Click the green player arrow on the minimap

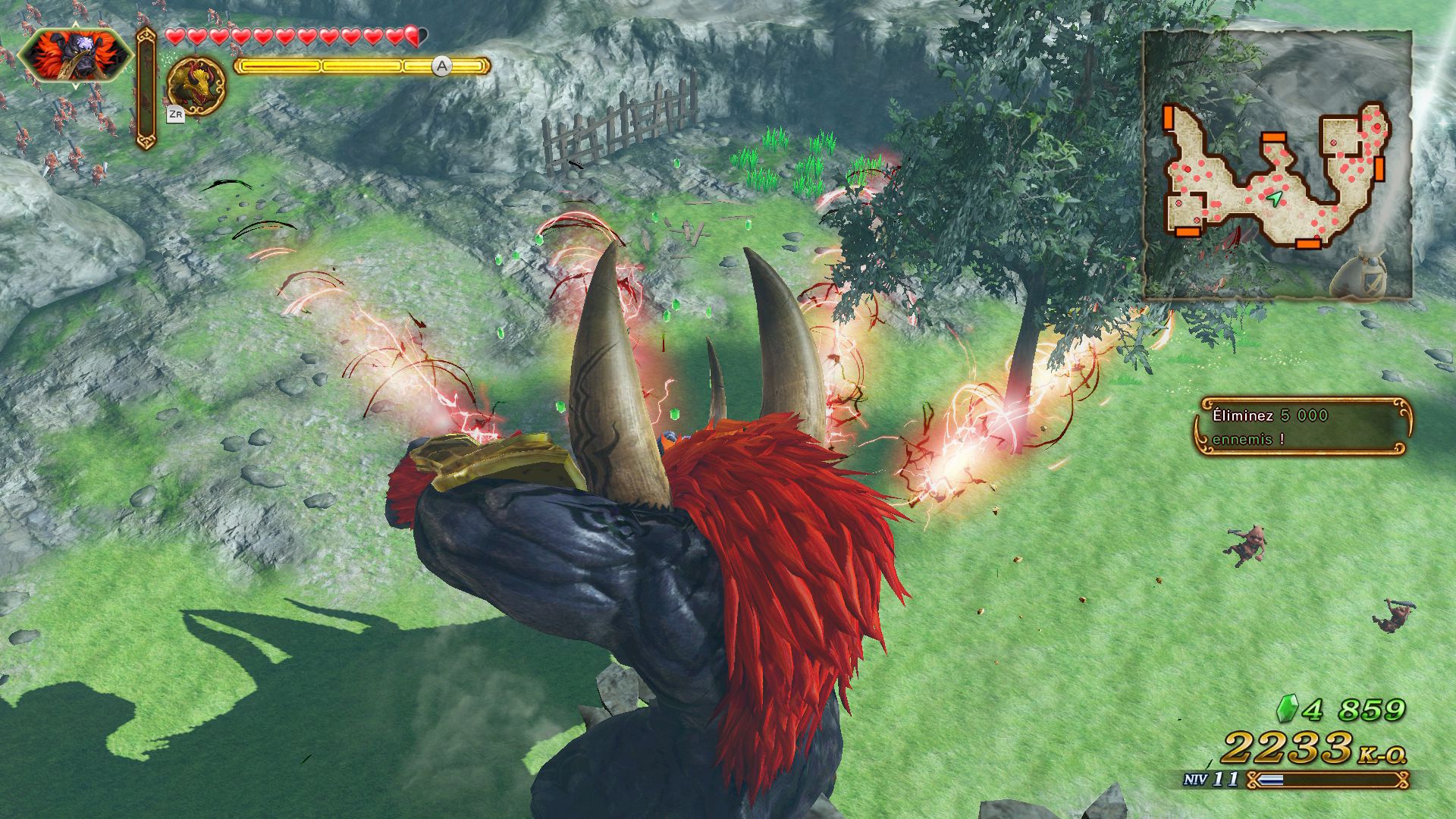[x=1276, y=199]
